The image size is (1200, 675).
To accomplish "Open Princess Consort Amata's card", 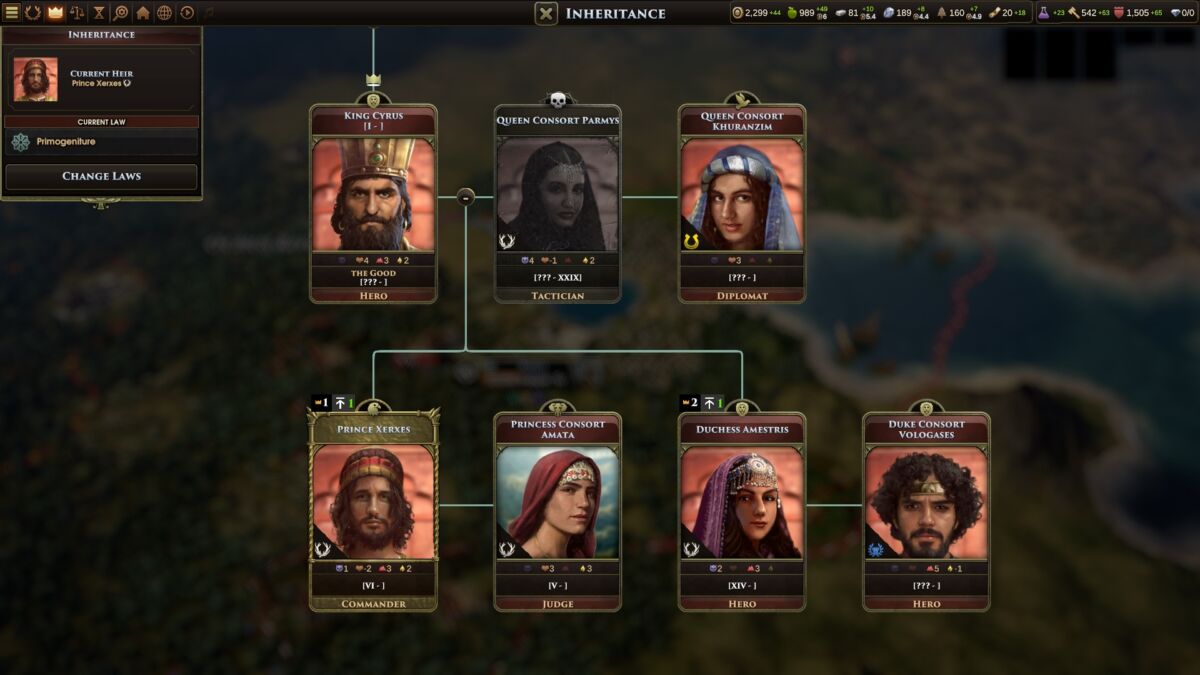I will tap(558, 503).
